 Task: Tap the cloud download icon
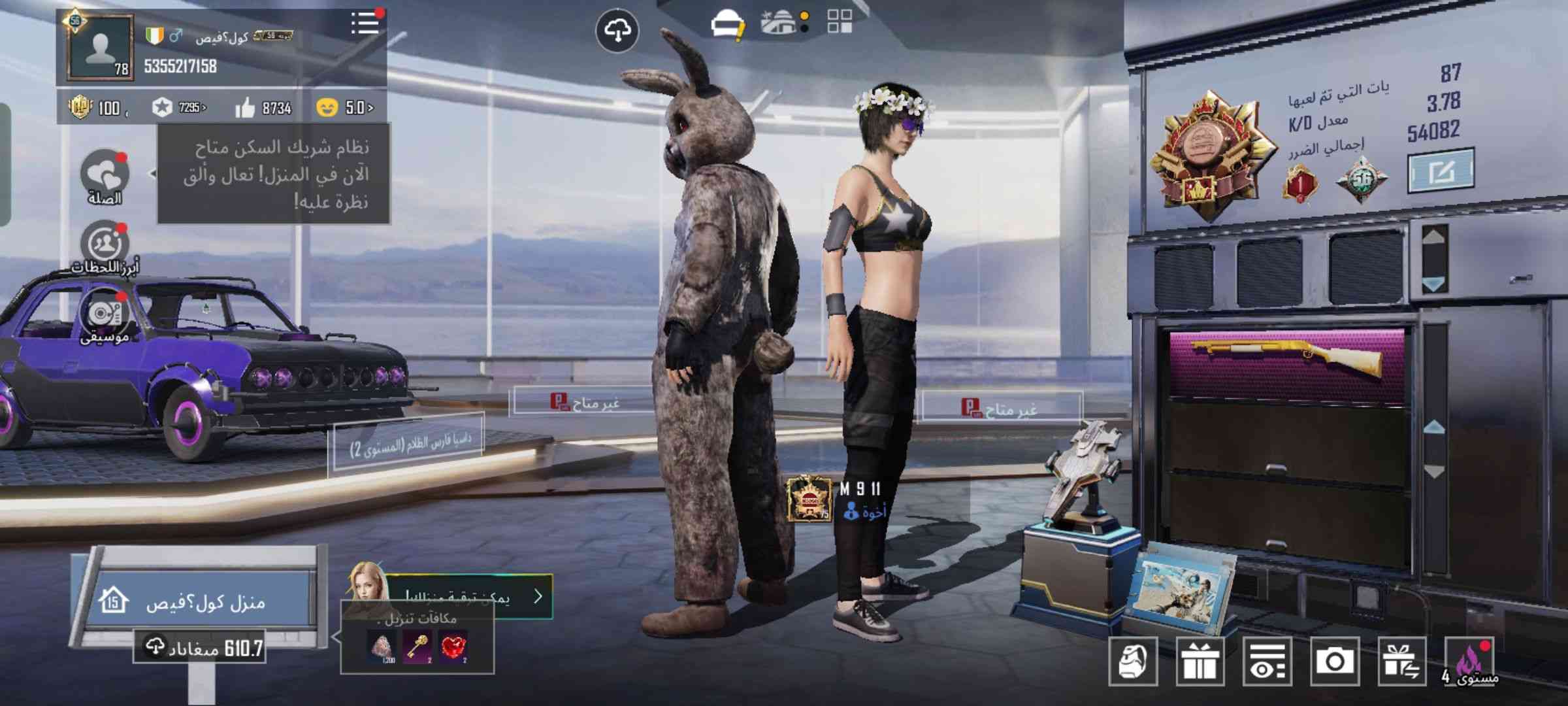(x=617, y=31)
